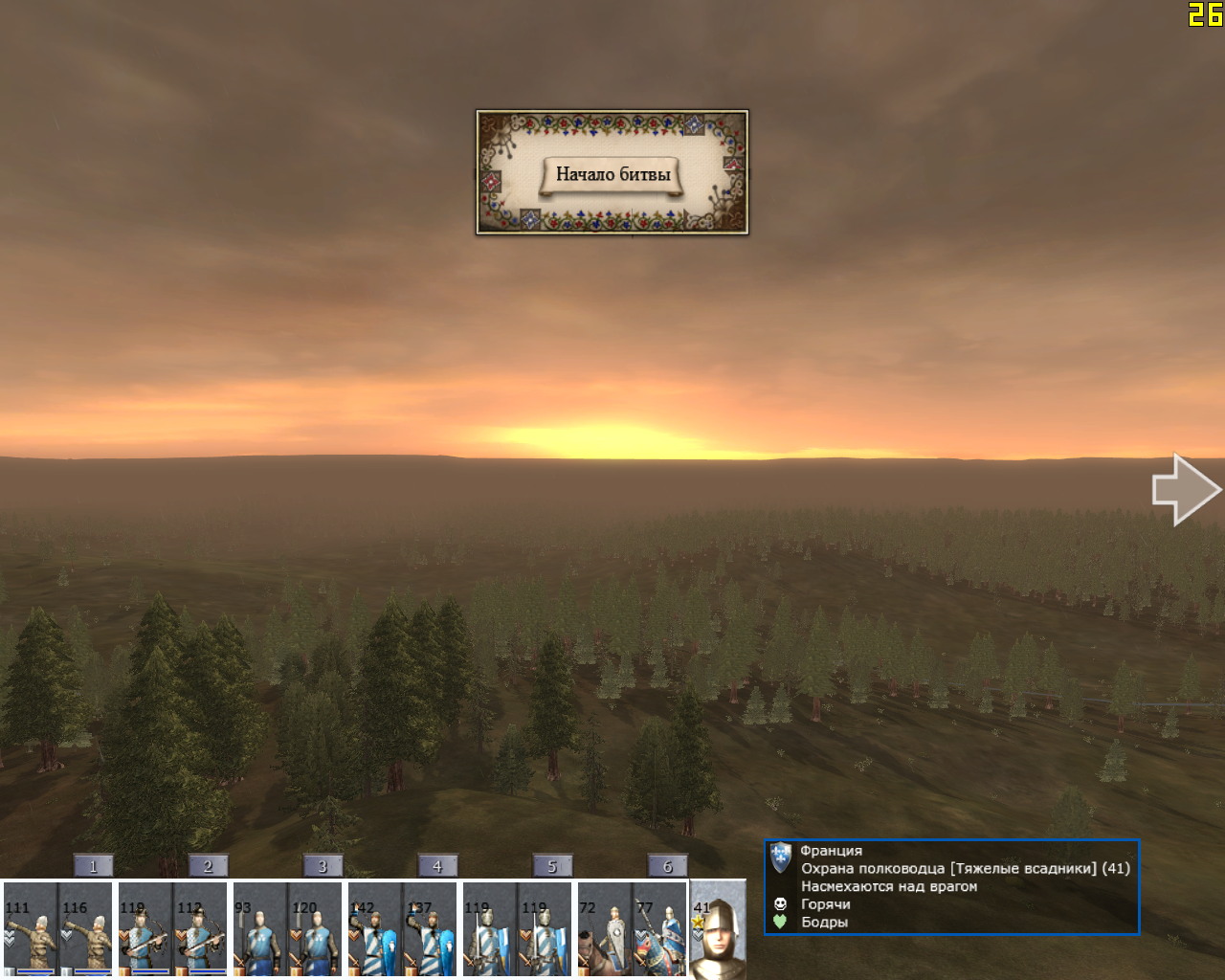Select group tab number 6
1225x980 pixels.
(x=667, y=866)
